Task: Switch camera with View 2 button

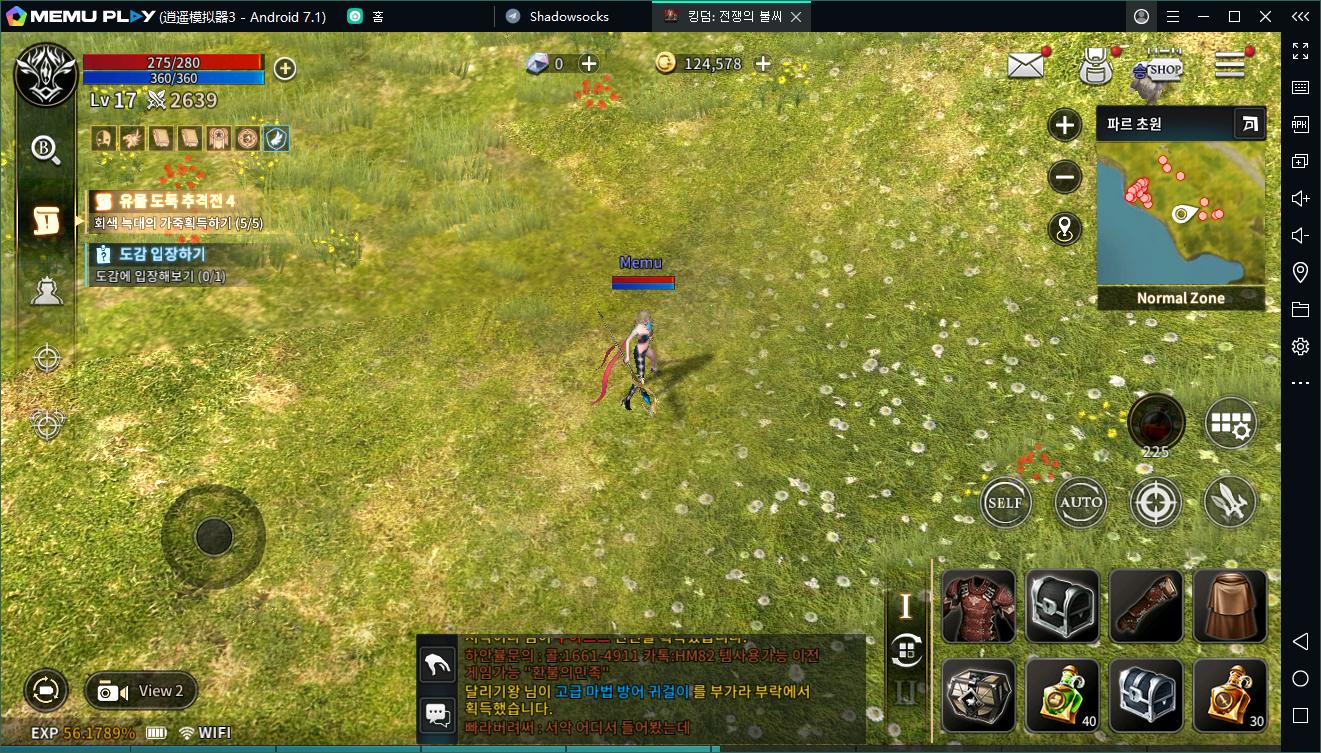Action: (141, 691)
